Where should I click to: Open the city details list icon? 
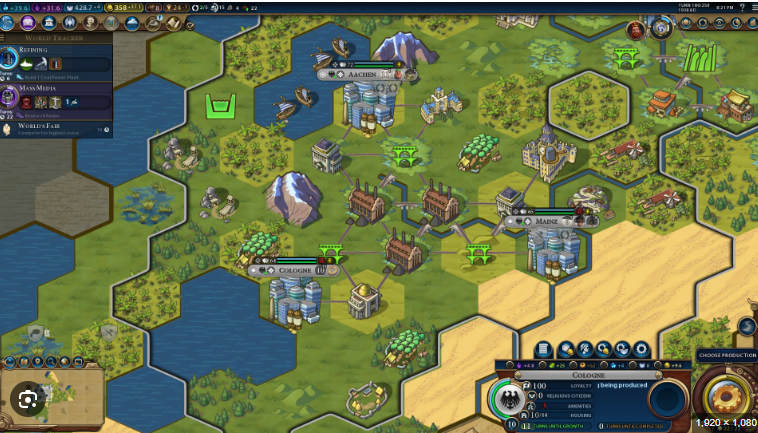543,349
